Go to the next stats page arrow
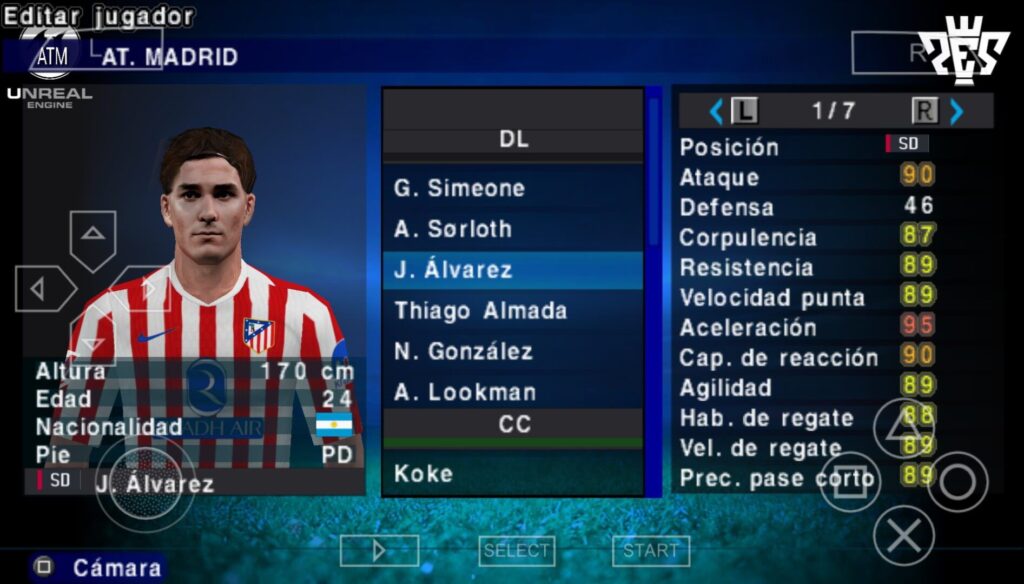Screen dimensions: 1024x584 pos(957,111)
